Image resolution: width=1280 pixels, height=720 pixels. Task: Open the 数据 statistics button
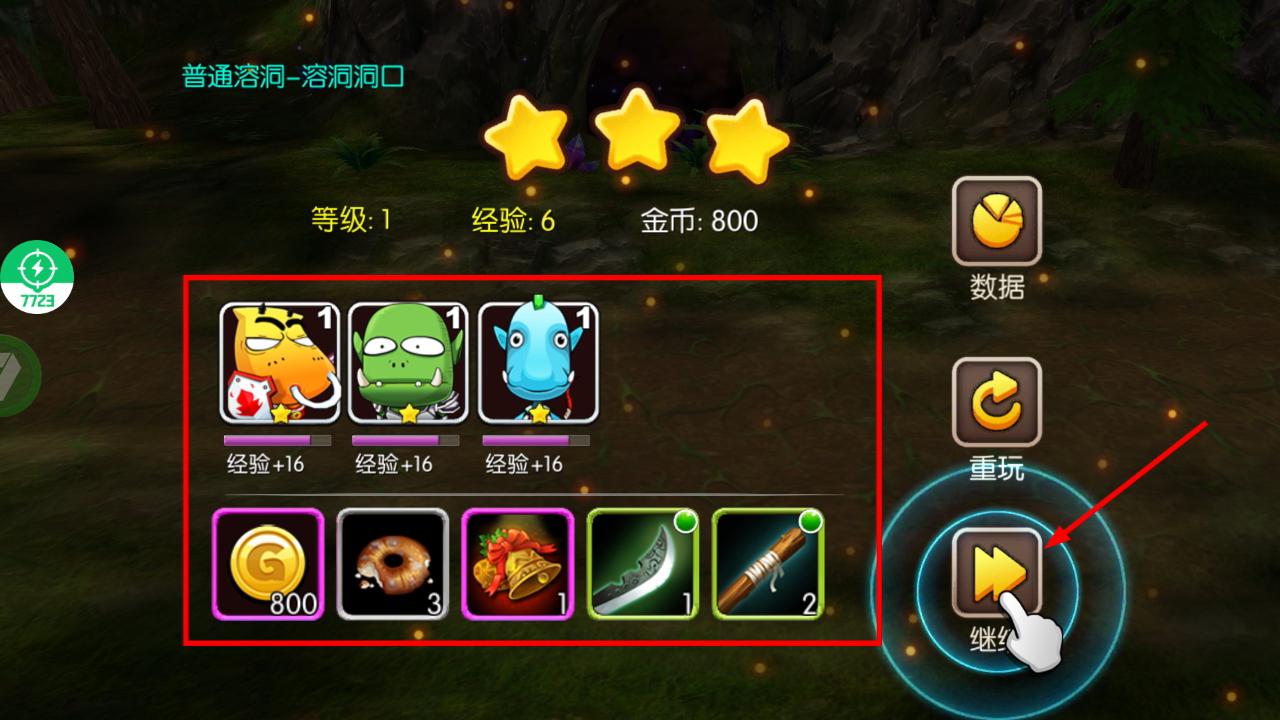(x=996, y=221)
